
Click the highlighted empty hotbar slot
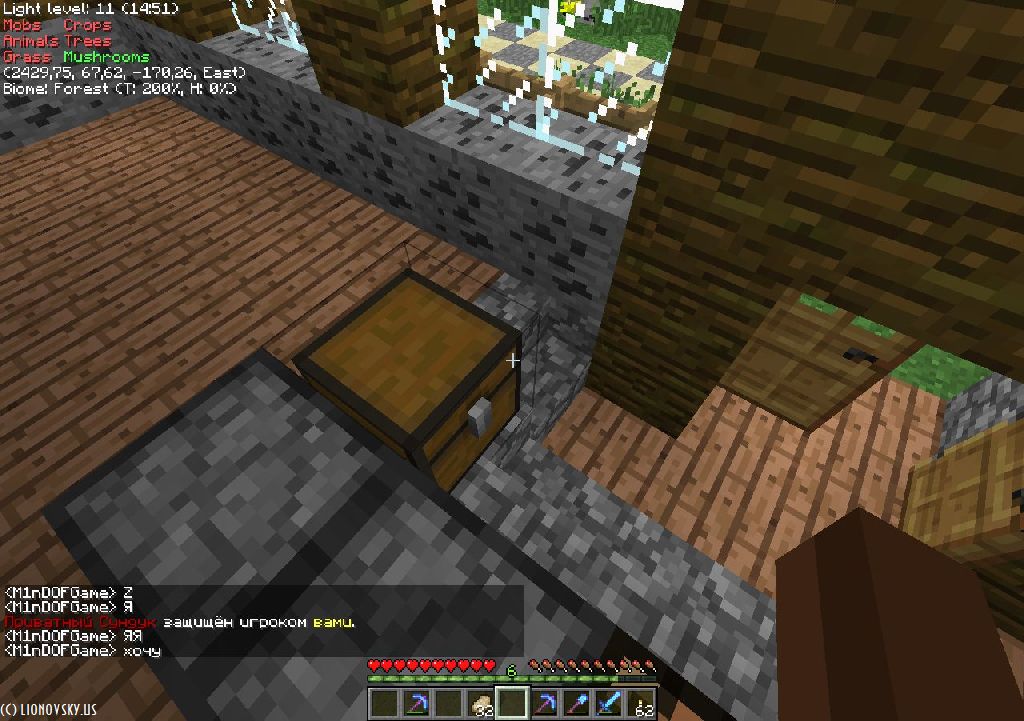tap(513, 703)
